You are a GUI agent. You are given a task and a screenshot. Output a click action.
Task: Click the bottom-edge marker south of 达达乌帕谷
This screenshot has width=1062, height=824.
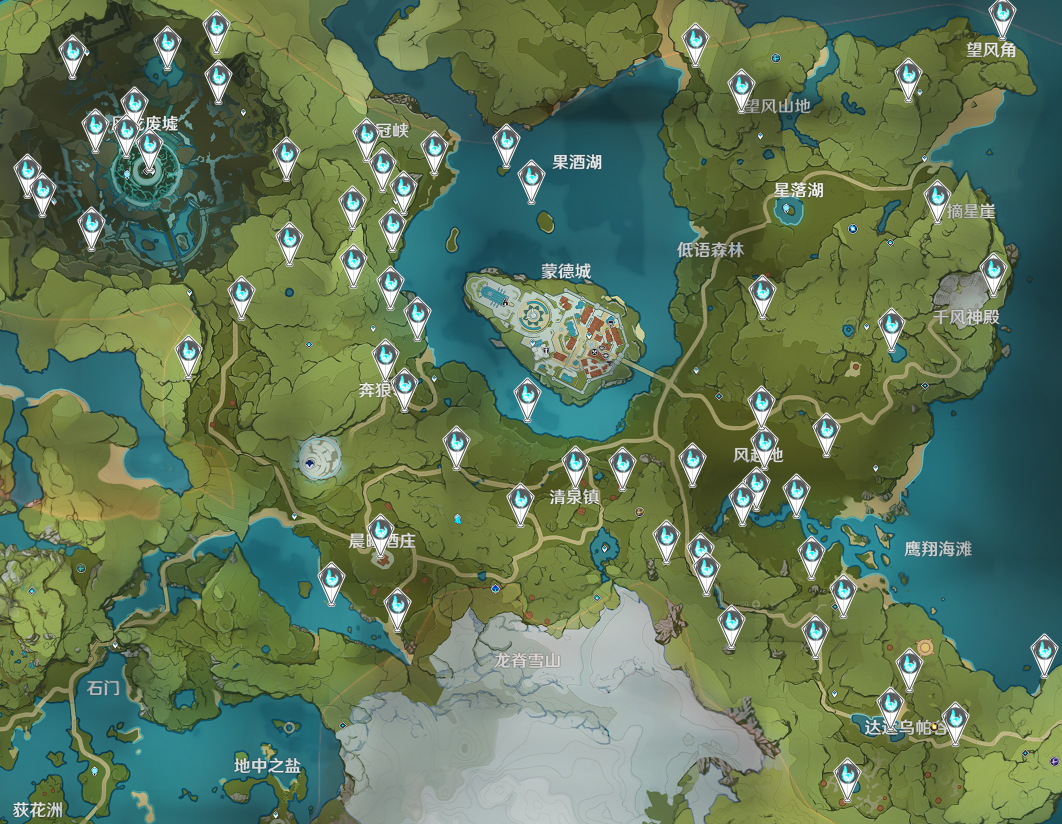847,775
